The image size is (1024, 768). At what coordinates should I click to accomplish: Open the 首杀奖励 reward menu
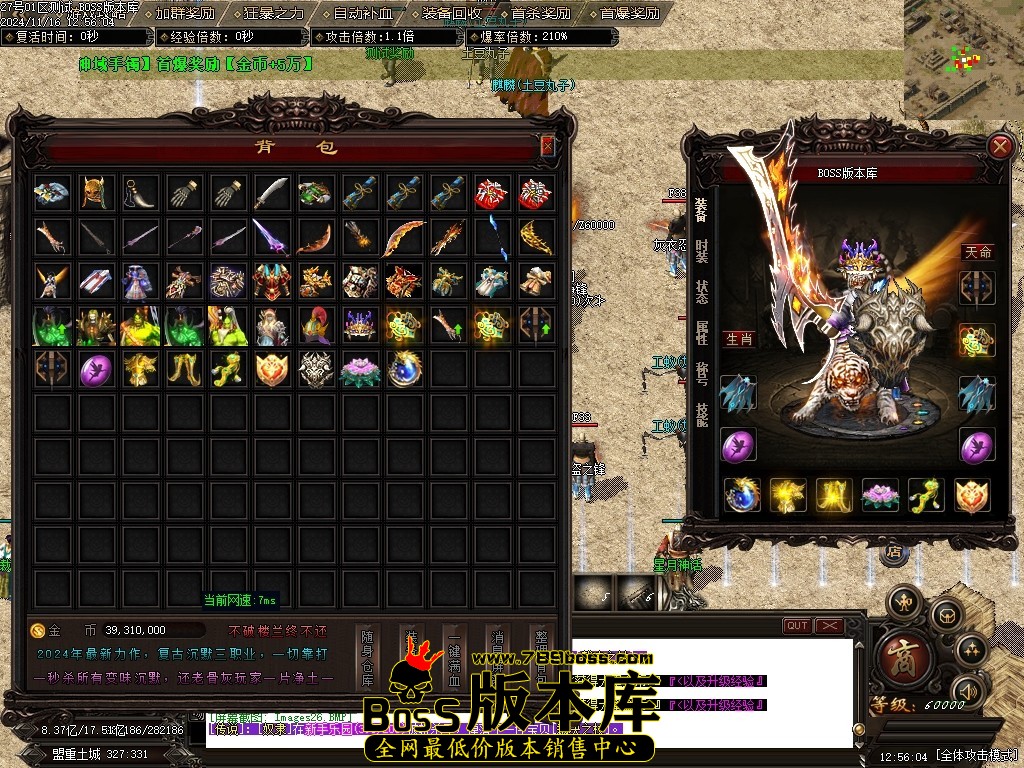point(540,14)
